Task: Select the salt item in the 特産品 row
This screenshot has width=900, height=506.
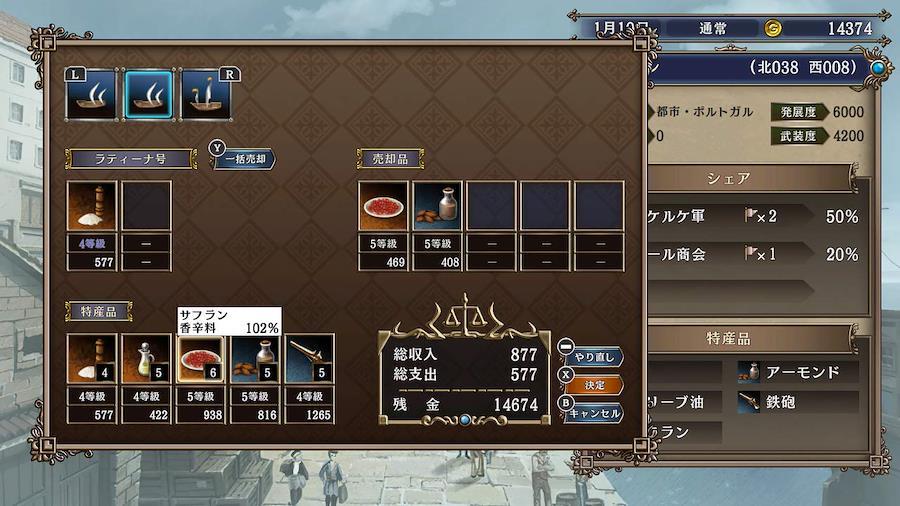Action: point(92,360)
